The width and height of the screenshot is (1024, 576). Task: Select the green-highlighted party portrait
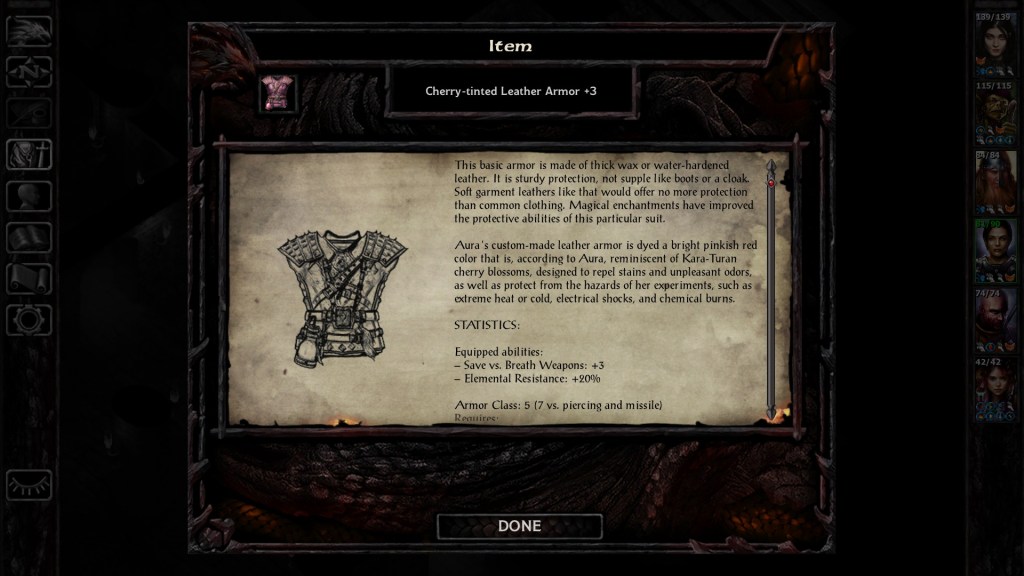(996, 252)
